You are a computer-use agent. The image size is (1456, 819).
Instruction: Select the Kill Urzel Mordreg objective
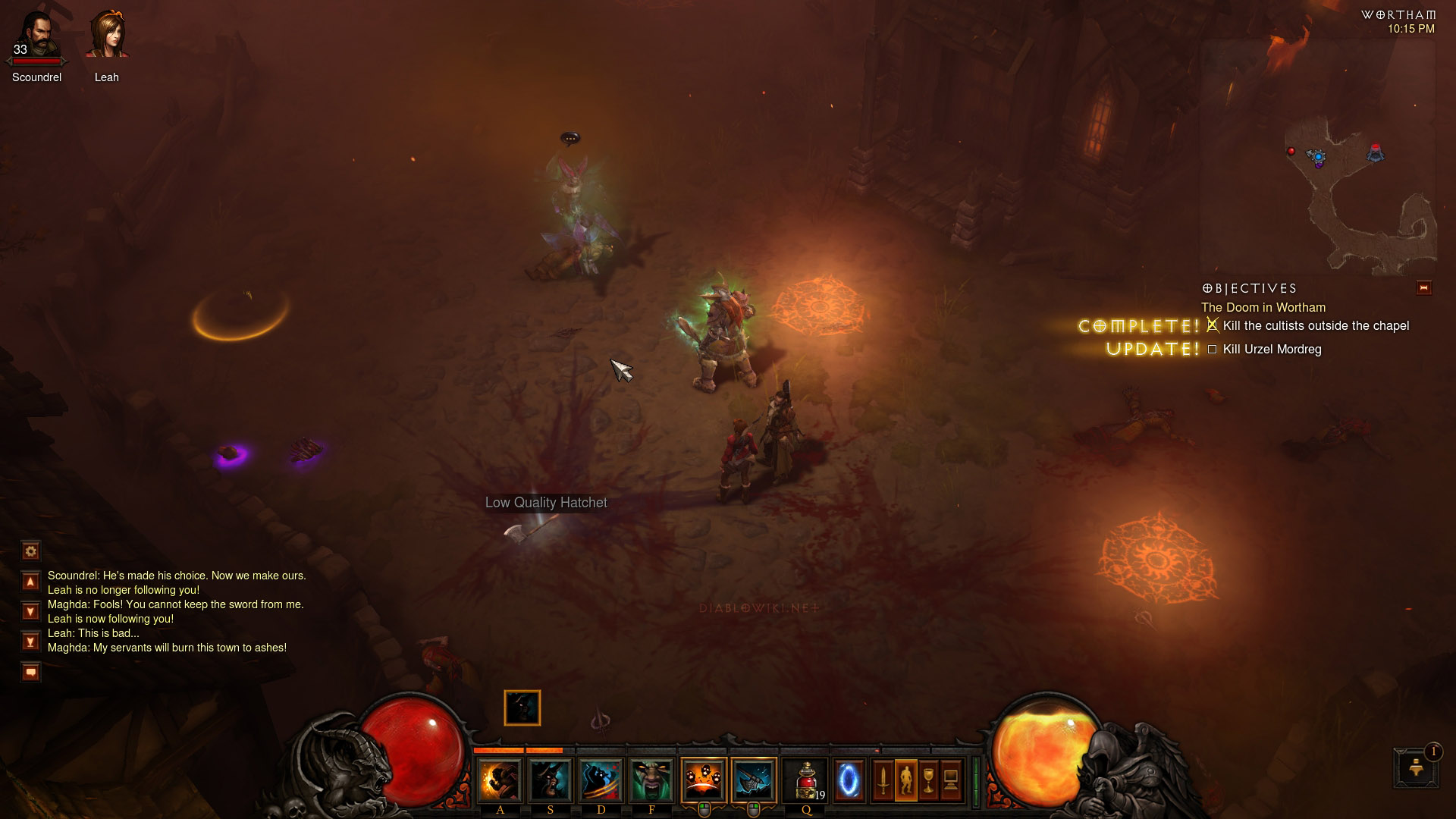(x=1272, y=350)
